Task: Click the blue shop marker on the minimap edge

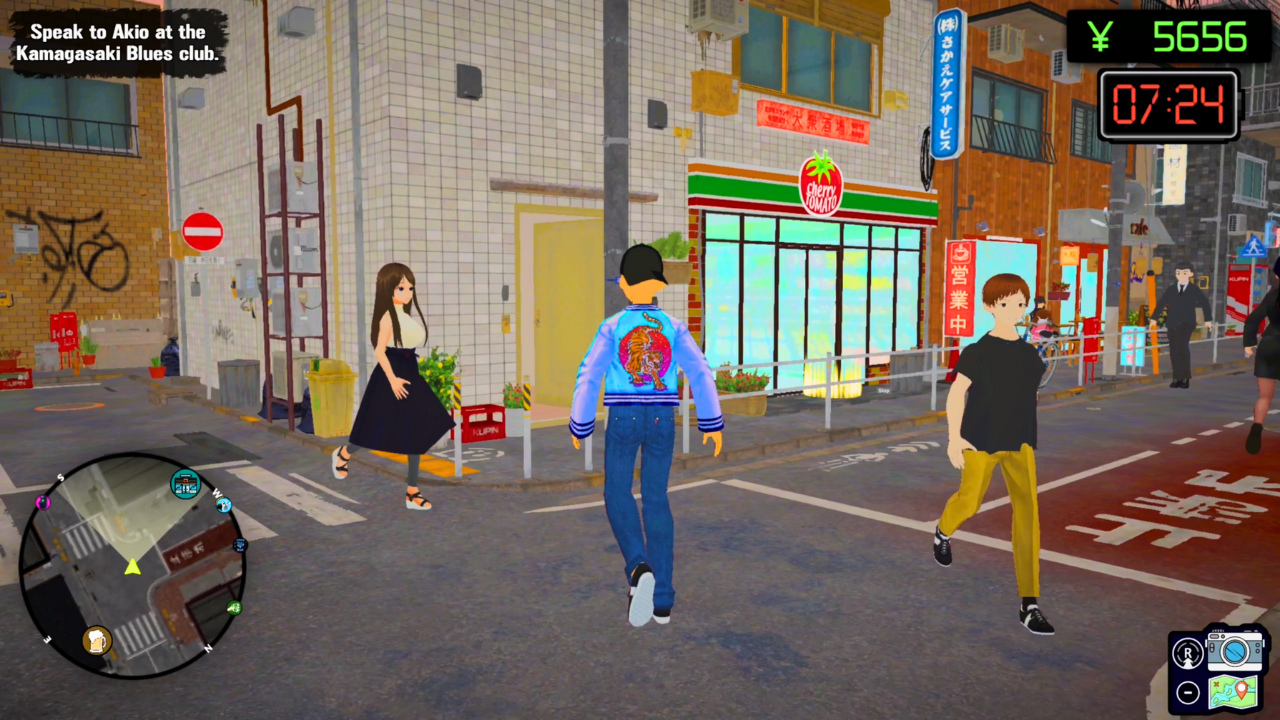Action: coord(239,545)
